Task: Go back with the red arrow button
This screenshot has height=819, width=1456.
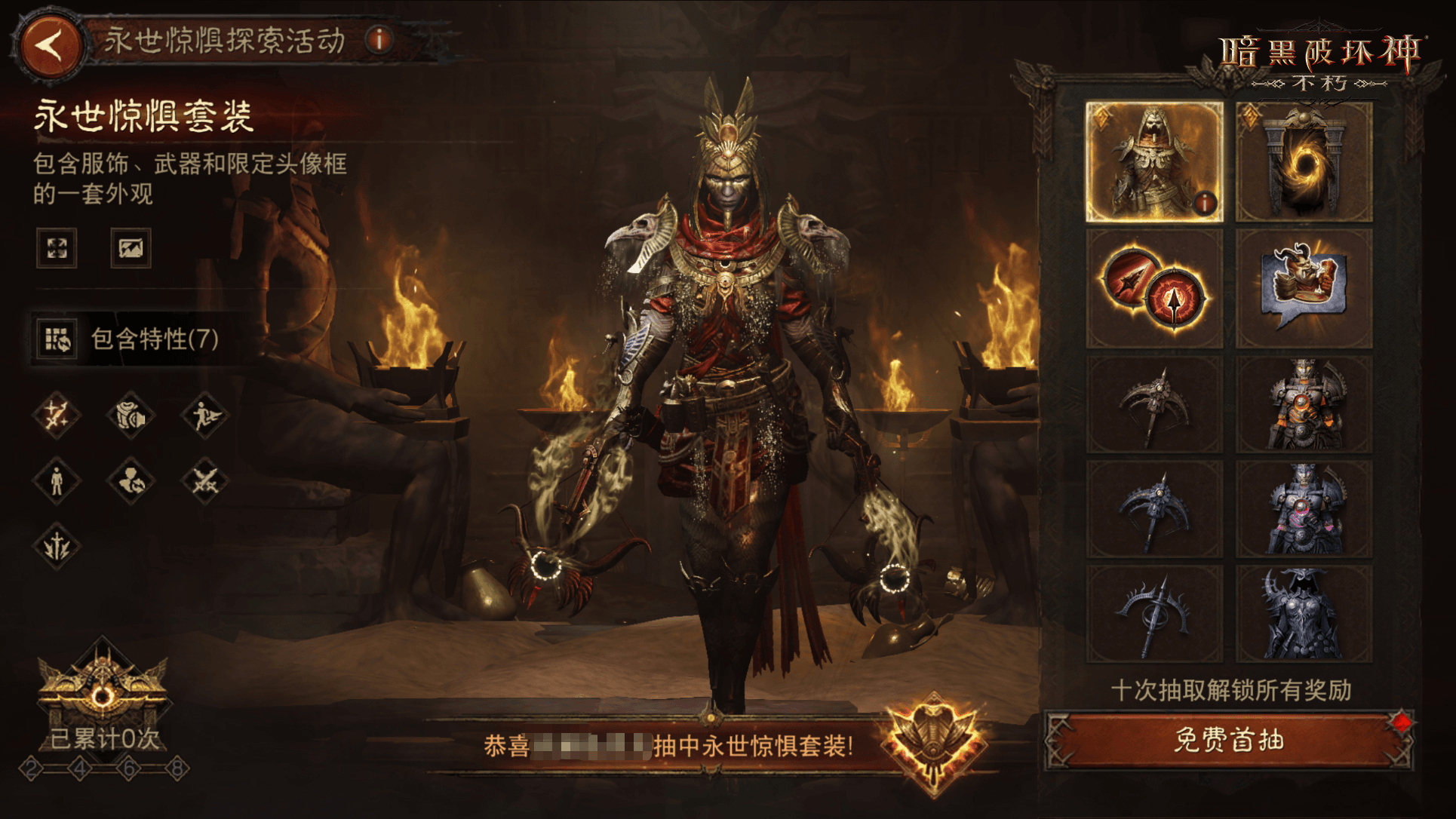Action: pos(51,45)
